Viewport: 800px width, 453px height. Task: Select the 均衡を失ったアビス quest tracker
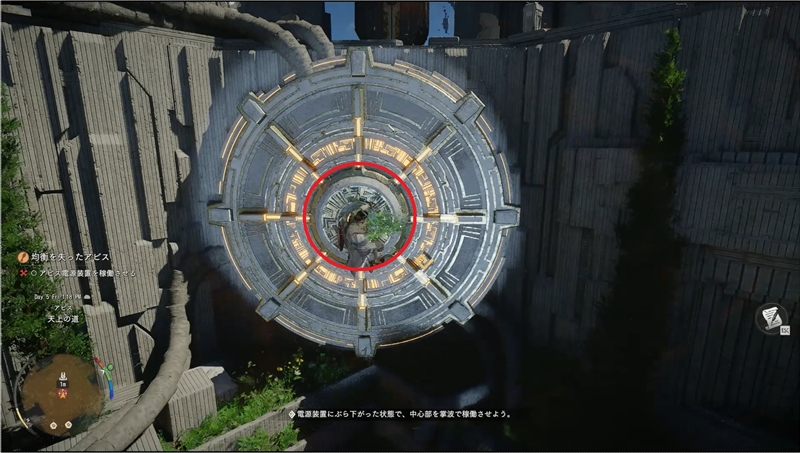68,257
